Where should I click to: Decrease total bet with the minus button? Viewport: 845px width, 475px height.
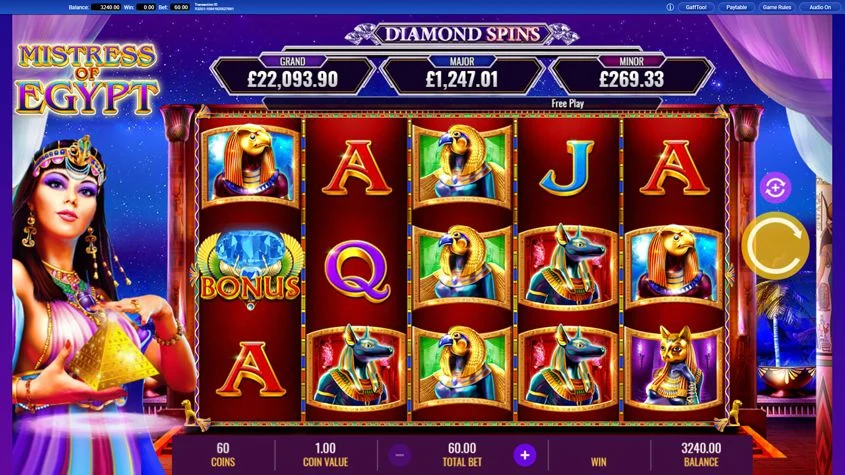(398, 455)
